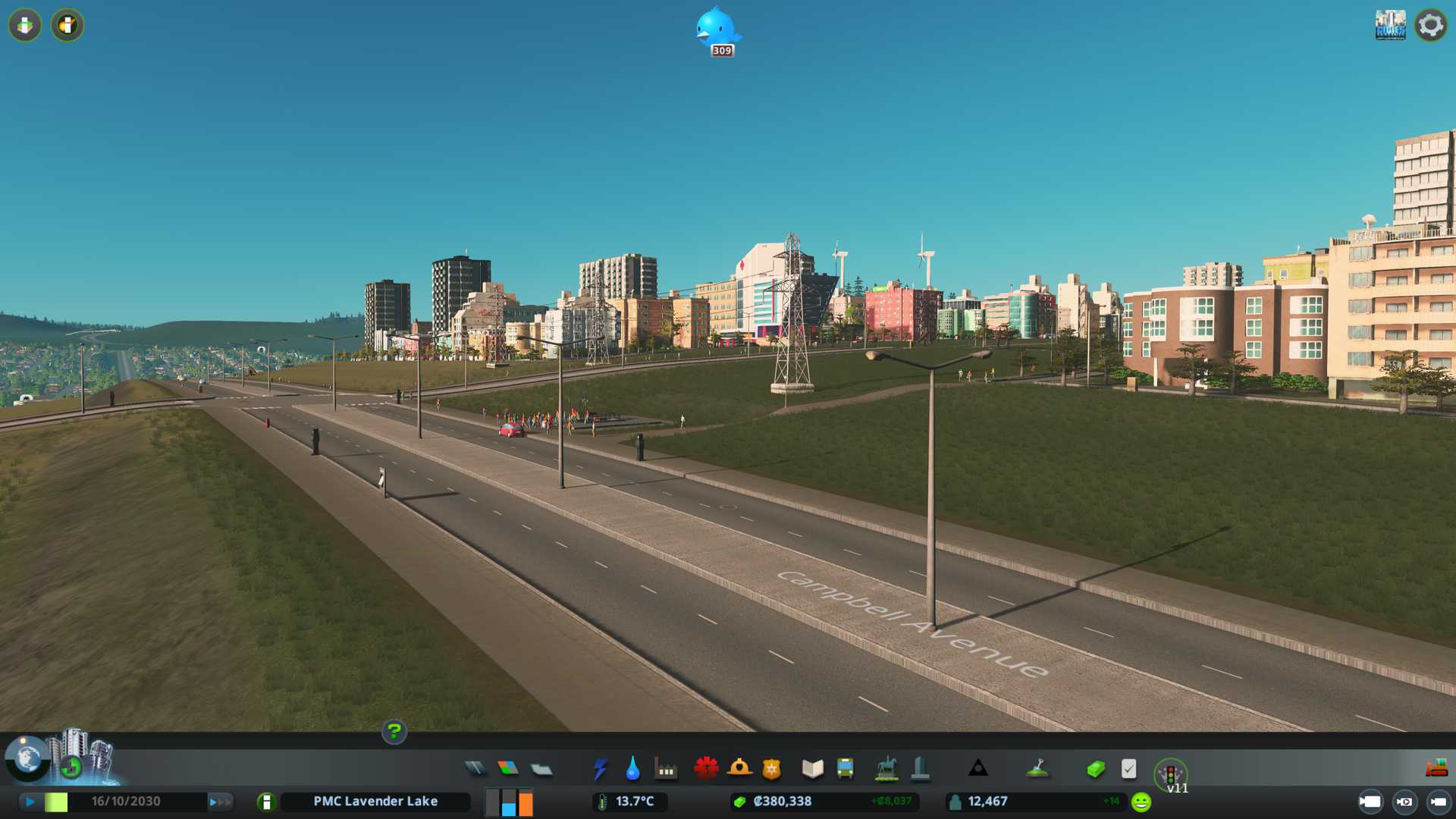Open the Healthcare red cross menu
1456x819 pixels.
click(x=706, y=769)
